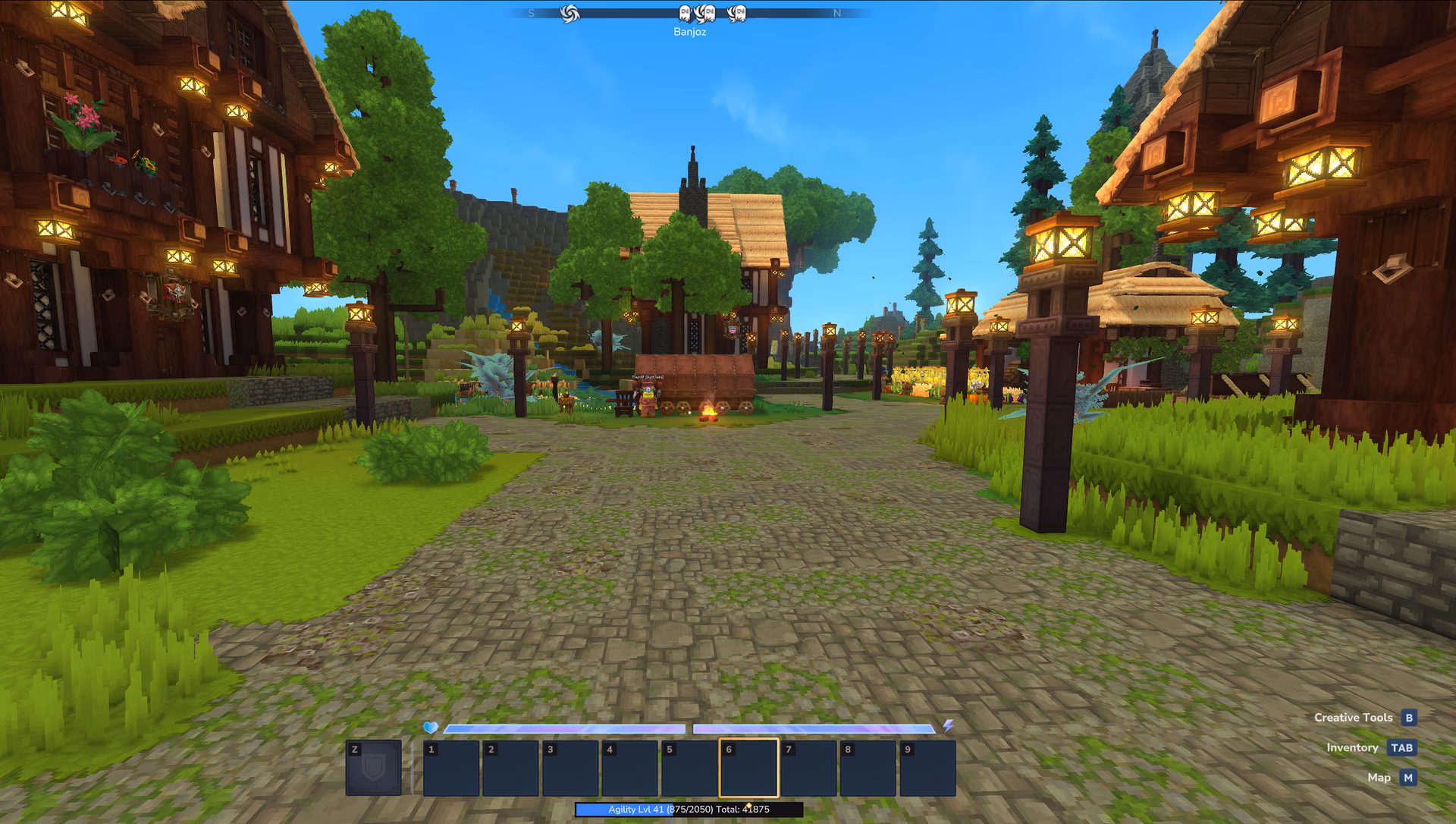Screen dimensions: 1456x824
Task: Pick hotbar slot 4
Action: tap(629, 768)
